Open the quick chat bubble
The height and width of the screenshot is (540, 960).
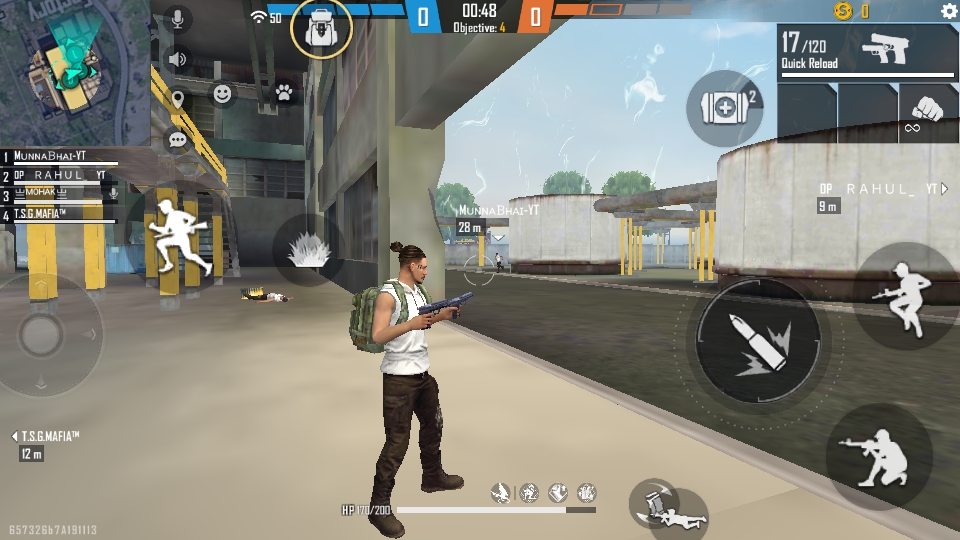[x=177, y=140]
